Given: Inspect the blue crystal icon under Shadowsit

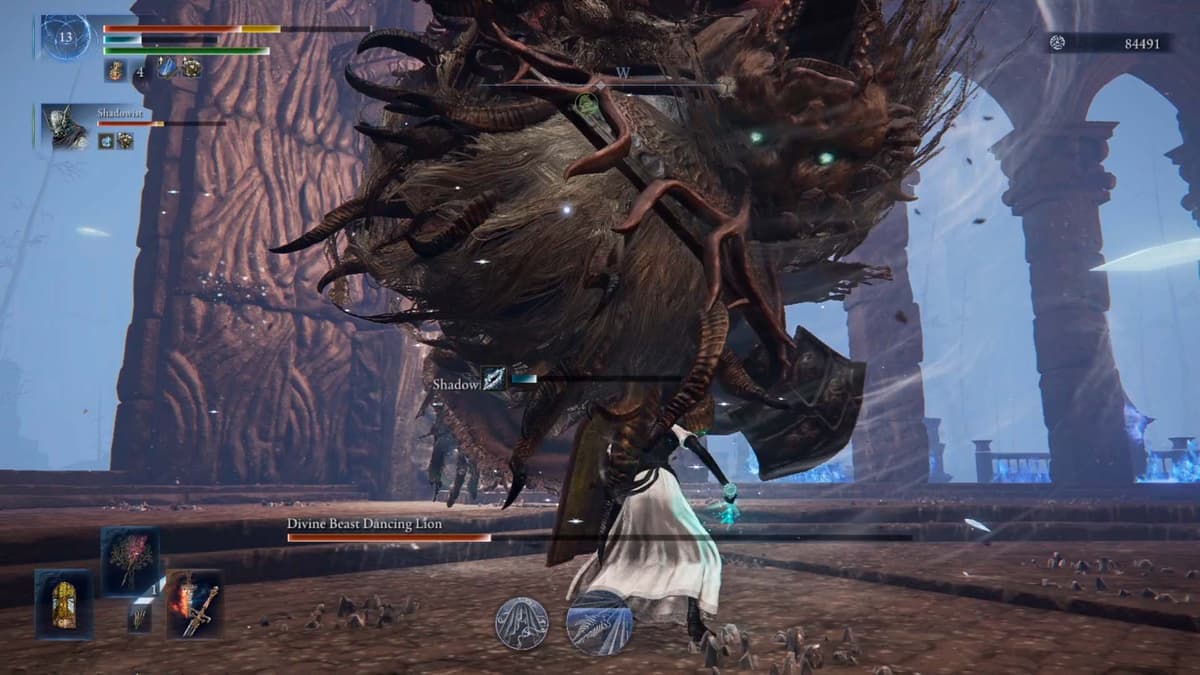Looking at the screenshot, I should coord(106,141).
